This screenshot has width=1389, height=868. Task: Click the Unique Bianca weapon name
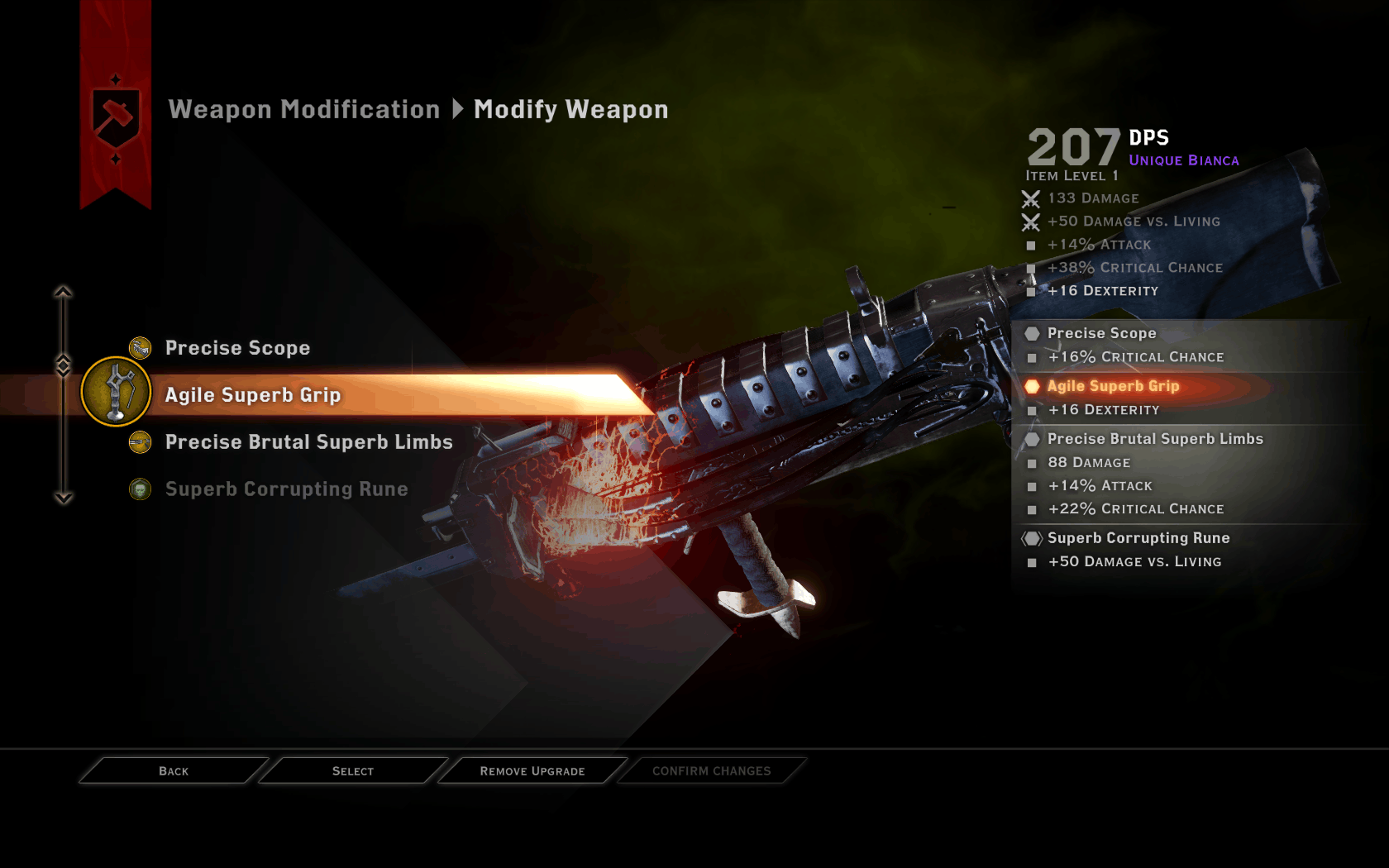pos(1184,160)
